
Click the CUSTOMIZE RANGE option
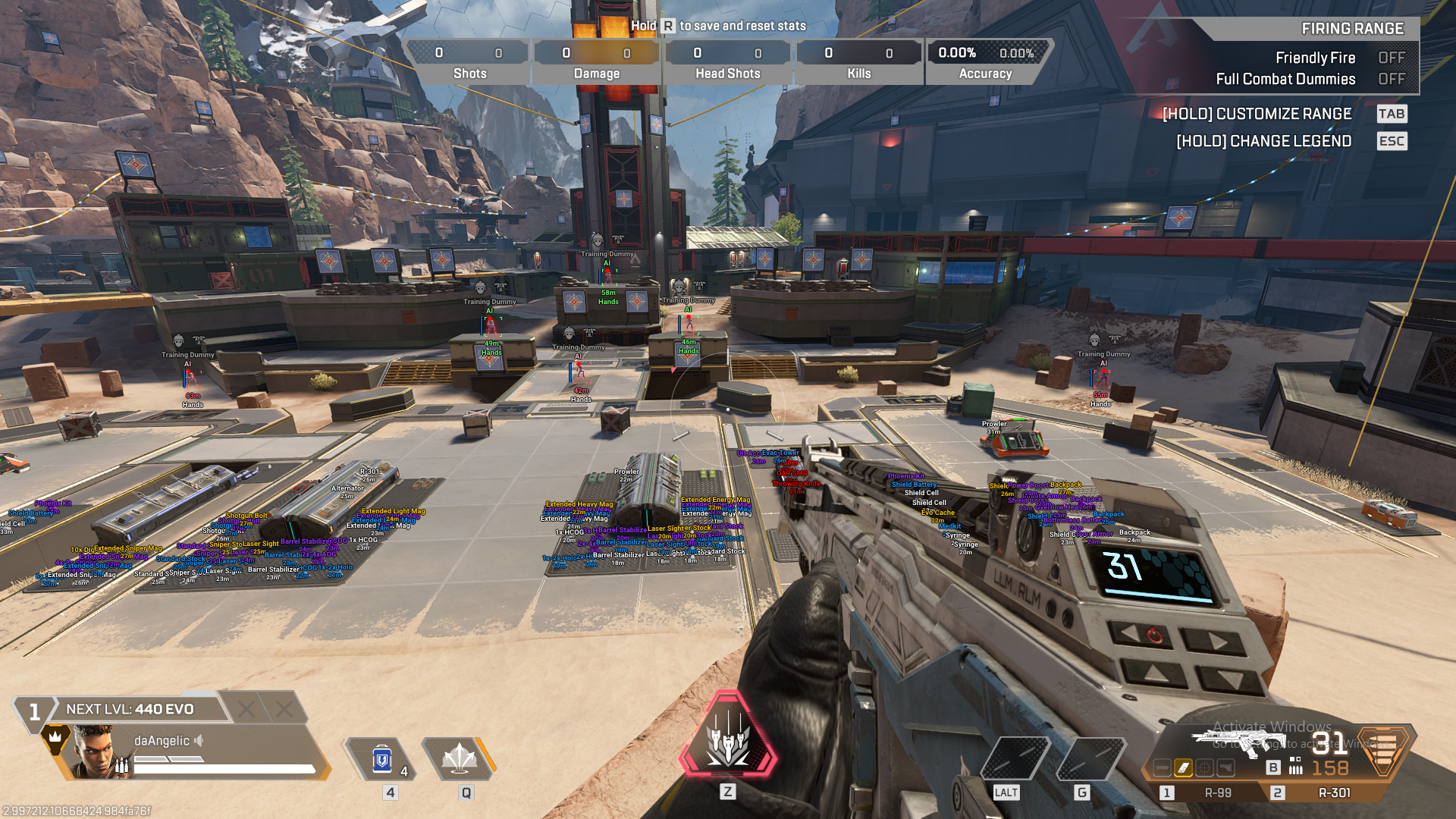[x=1256, y=115]
